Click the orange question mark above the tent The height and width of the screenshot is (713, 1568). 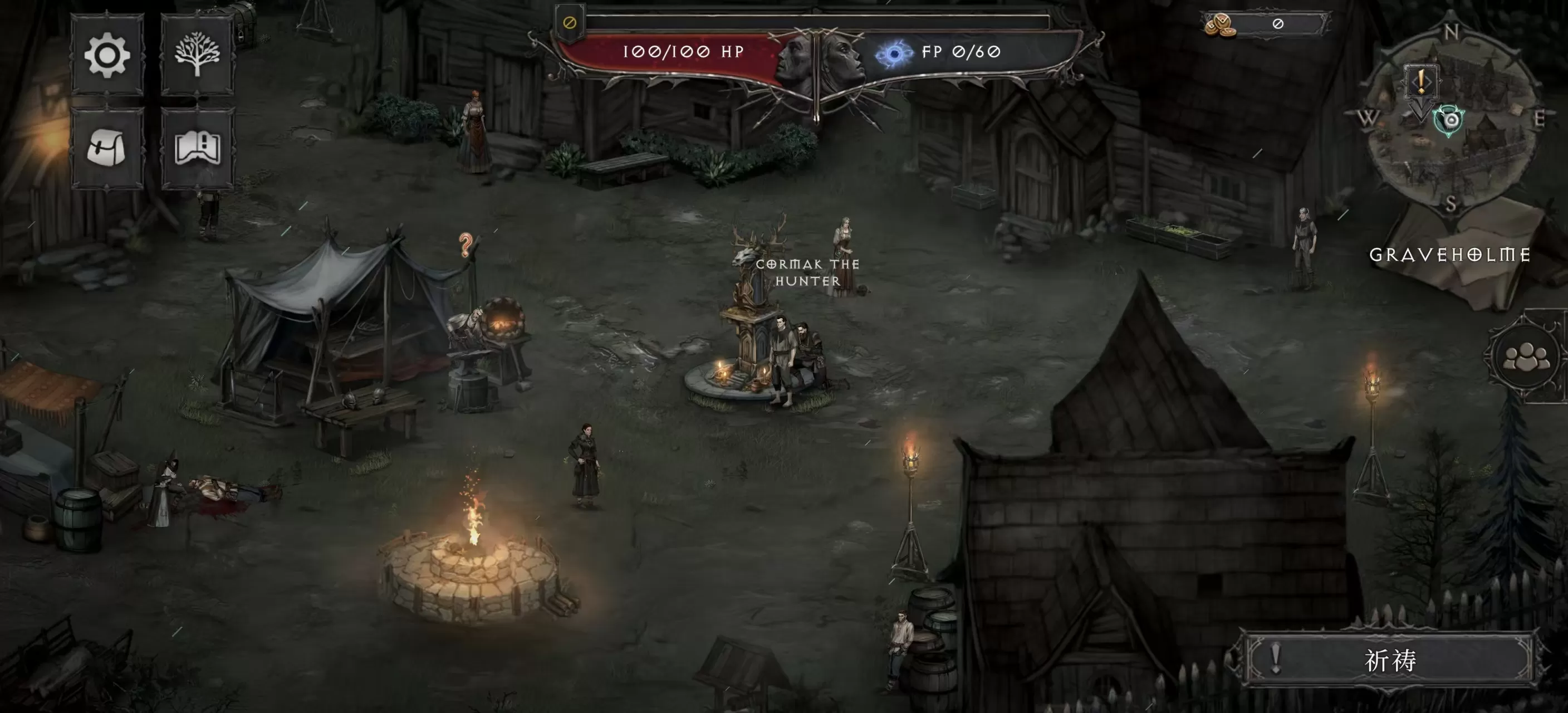466,242
